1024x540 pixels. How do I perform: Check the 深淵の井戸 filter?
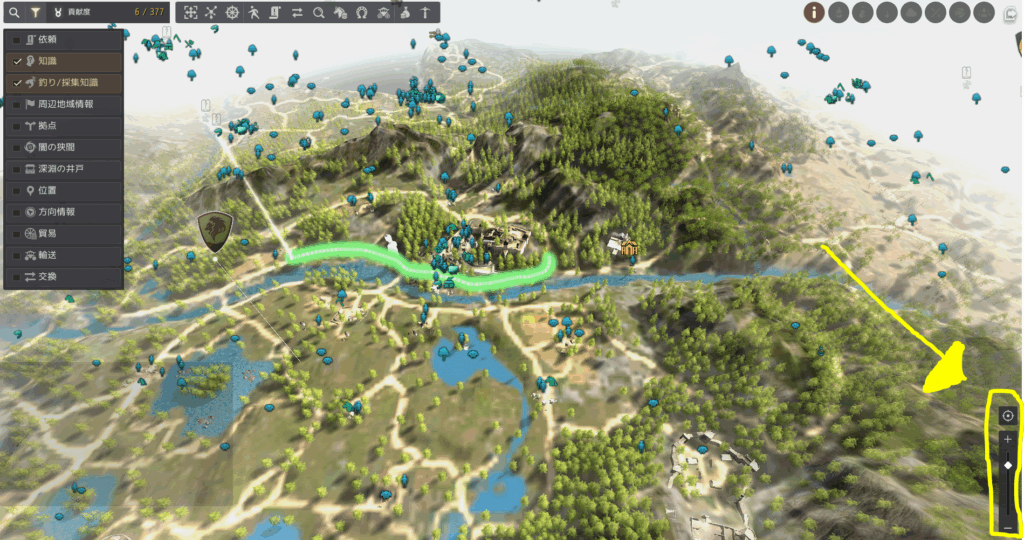click(17, 169)
